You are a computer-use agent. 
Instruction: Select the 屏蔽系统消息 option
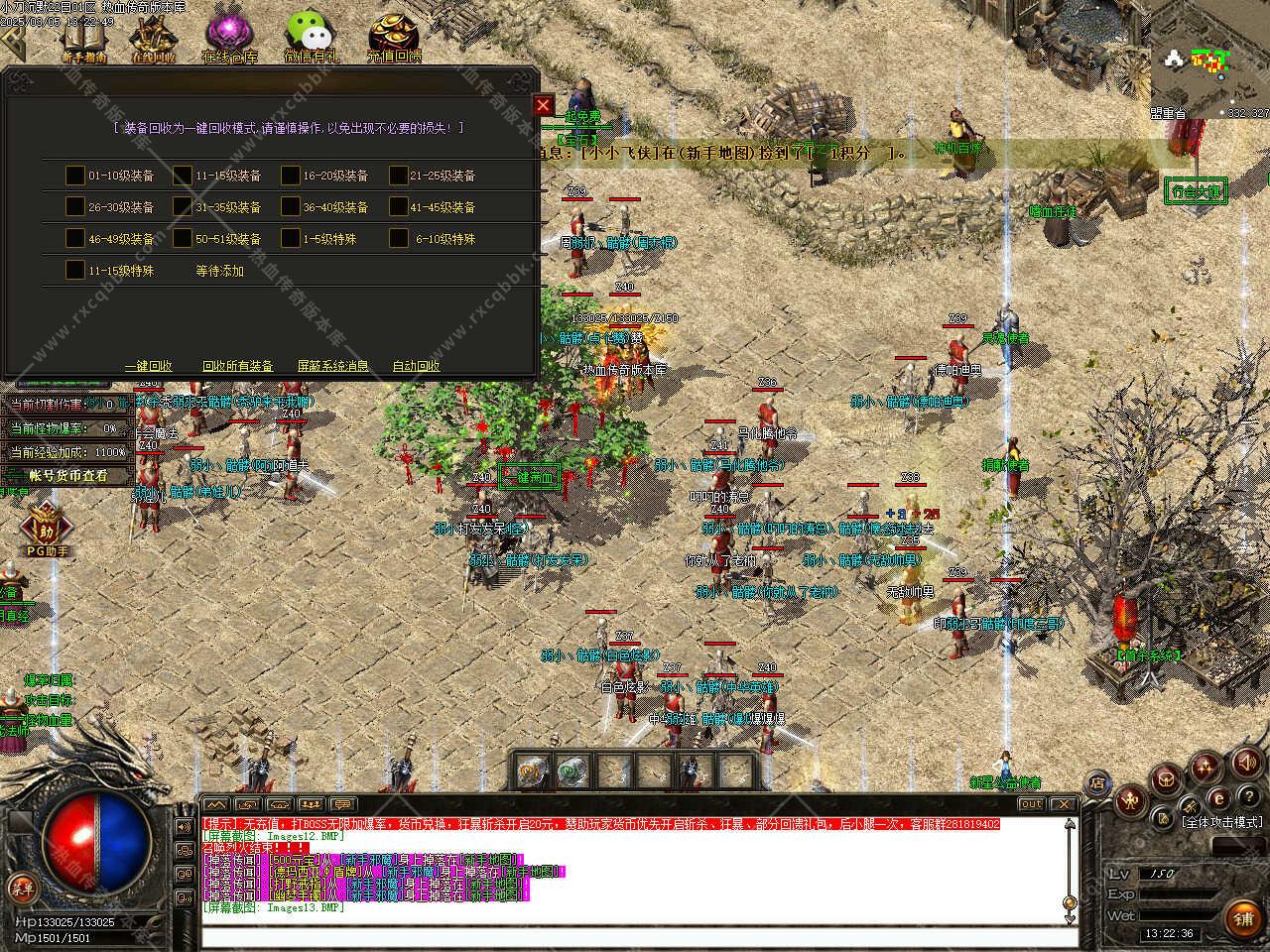(x=333, y=366)
